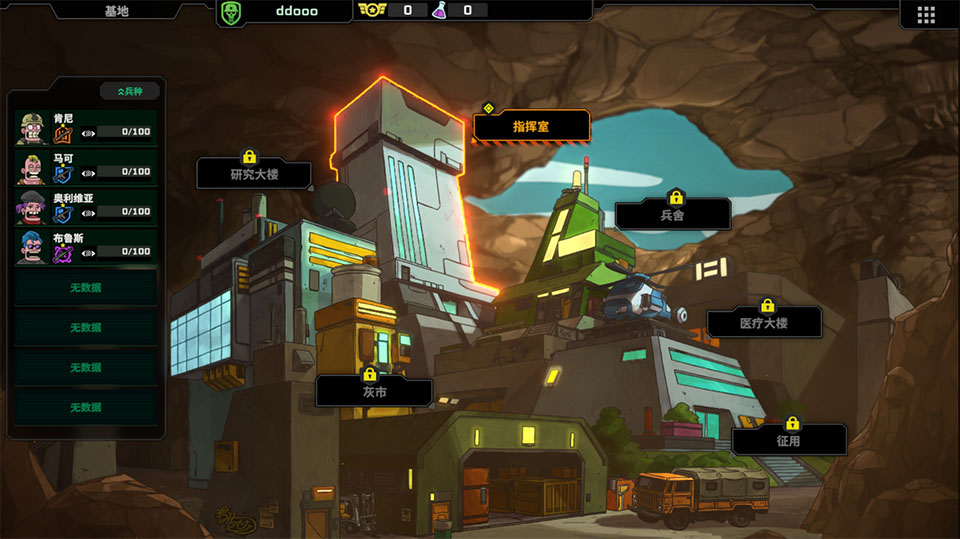Open the locked 医疗大楼 medical building
Screen dimensions: 960x539
[764, 322]
